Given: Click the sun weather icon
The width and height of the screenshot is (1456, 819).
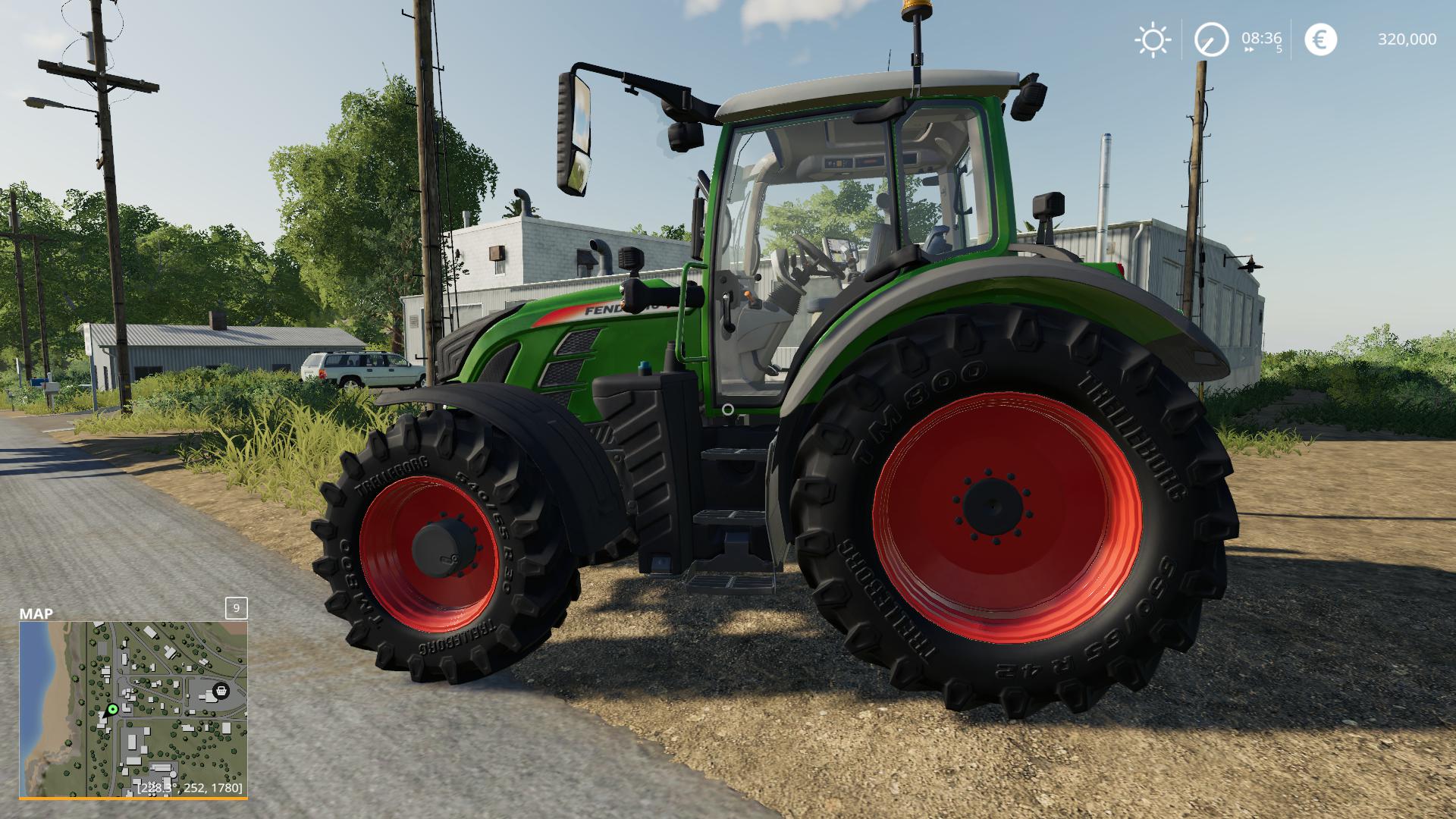Looking at the screenshot, I should [x=1152, y=39].
